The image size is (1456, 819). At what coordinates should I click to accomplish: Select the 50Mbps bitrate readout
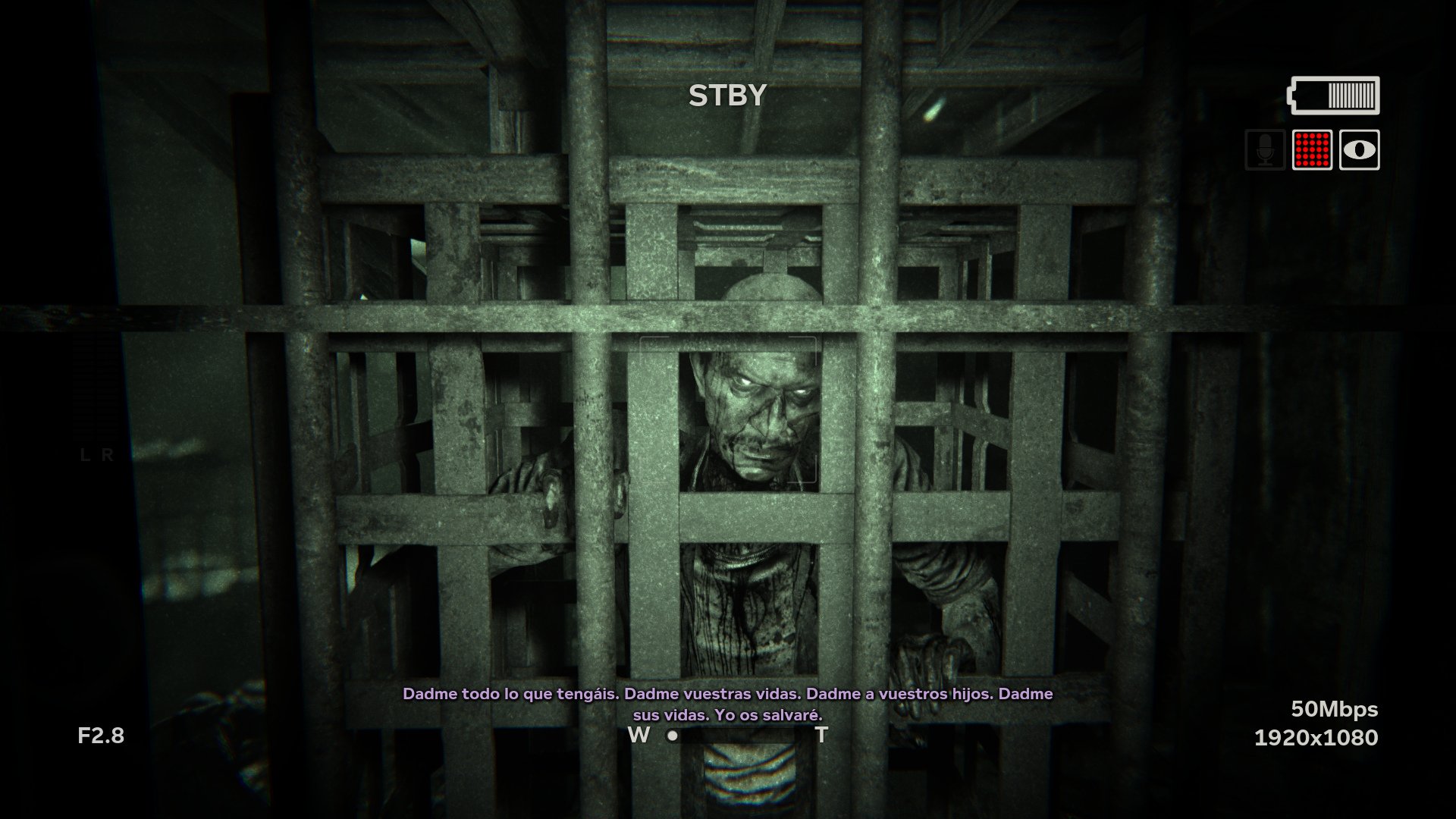[1335, 710]
